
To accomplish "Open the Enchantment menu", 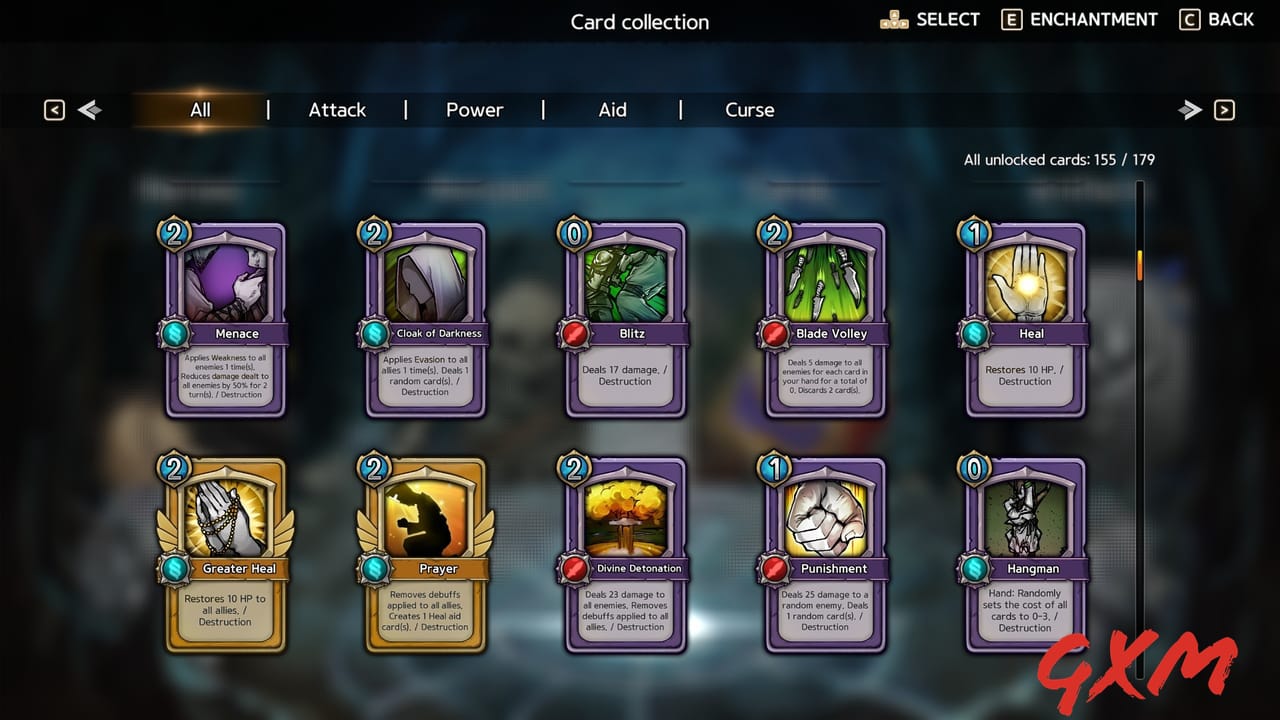I will click(x=1079, y=19).
